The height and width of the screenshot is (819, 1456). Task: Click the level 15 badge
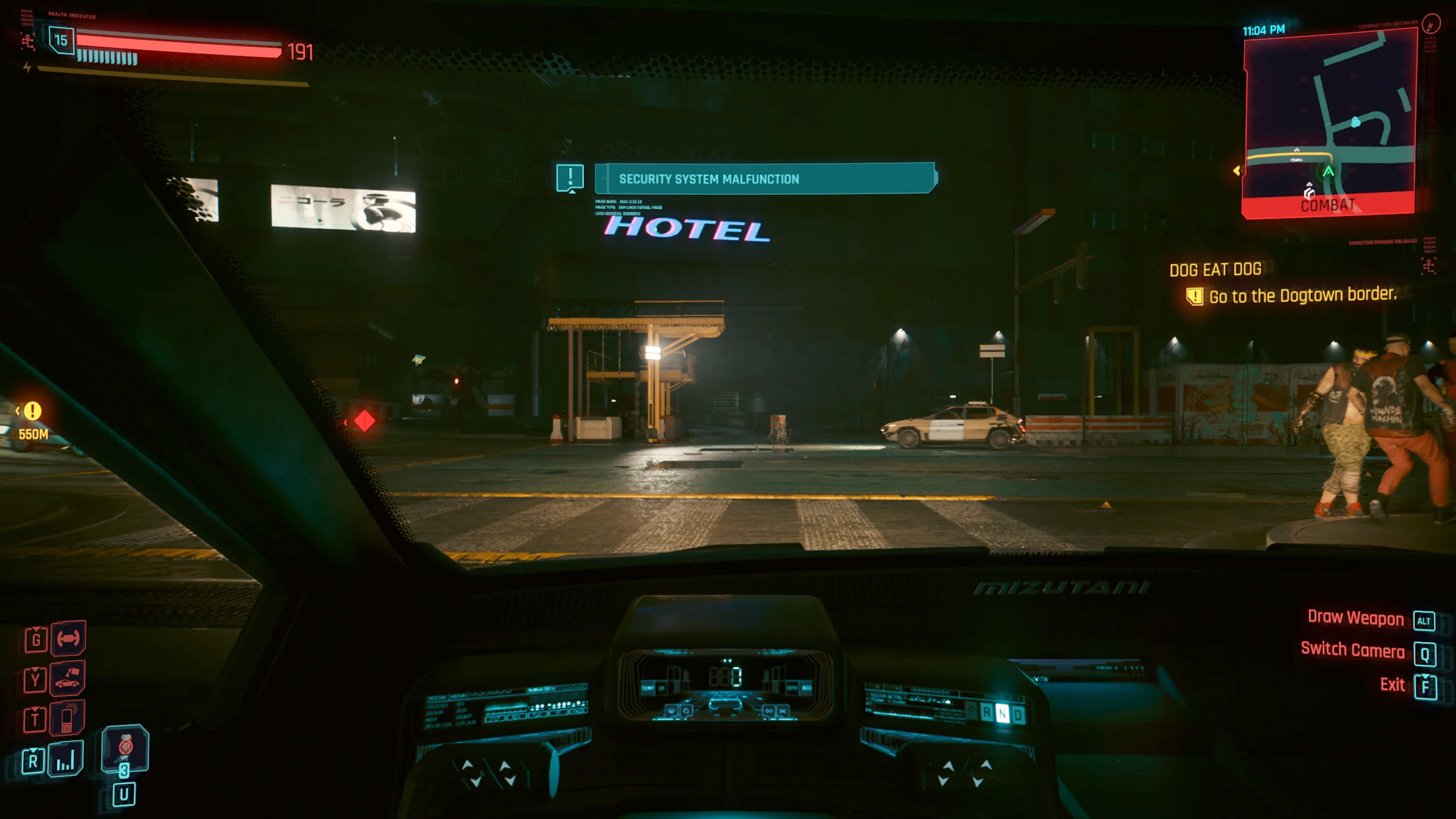point(61,41)
